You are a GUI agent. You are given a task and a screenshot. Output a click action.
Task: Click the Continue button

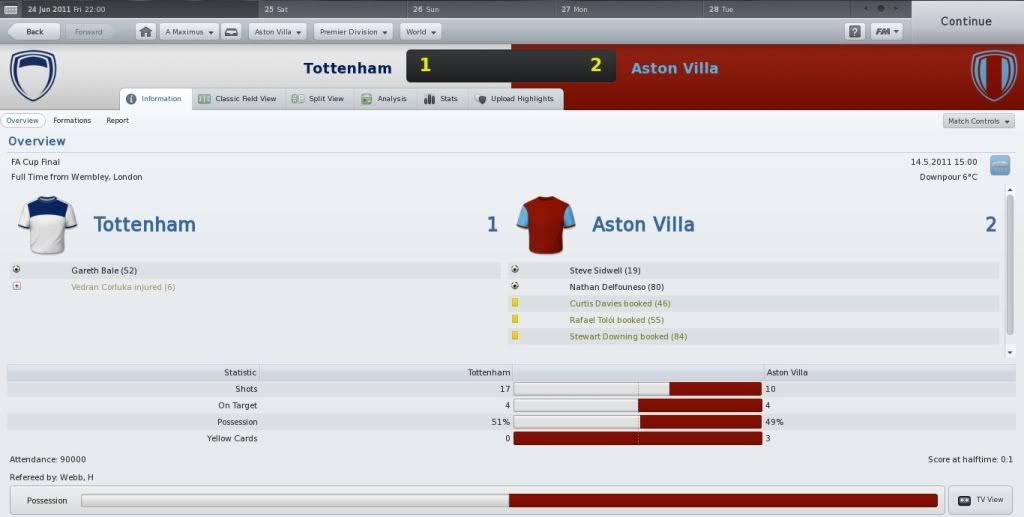[x=965, y=21]
